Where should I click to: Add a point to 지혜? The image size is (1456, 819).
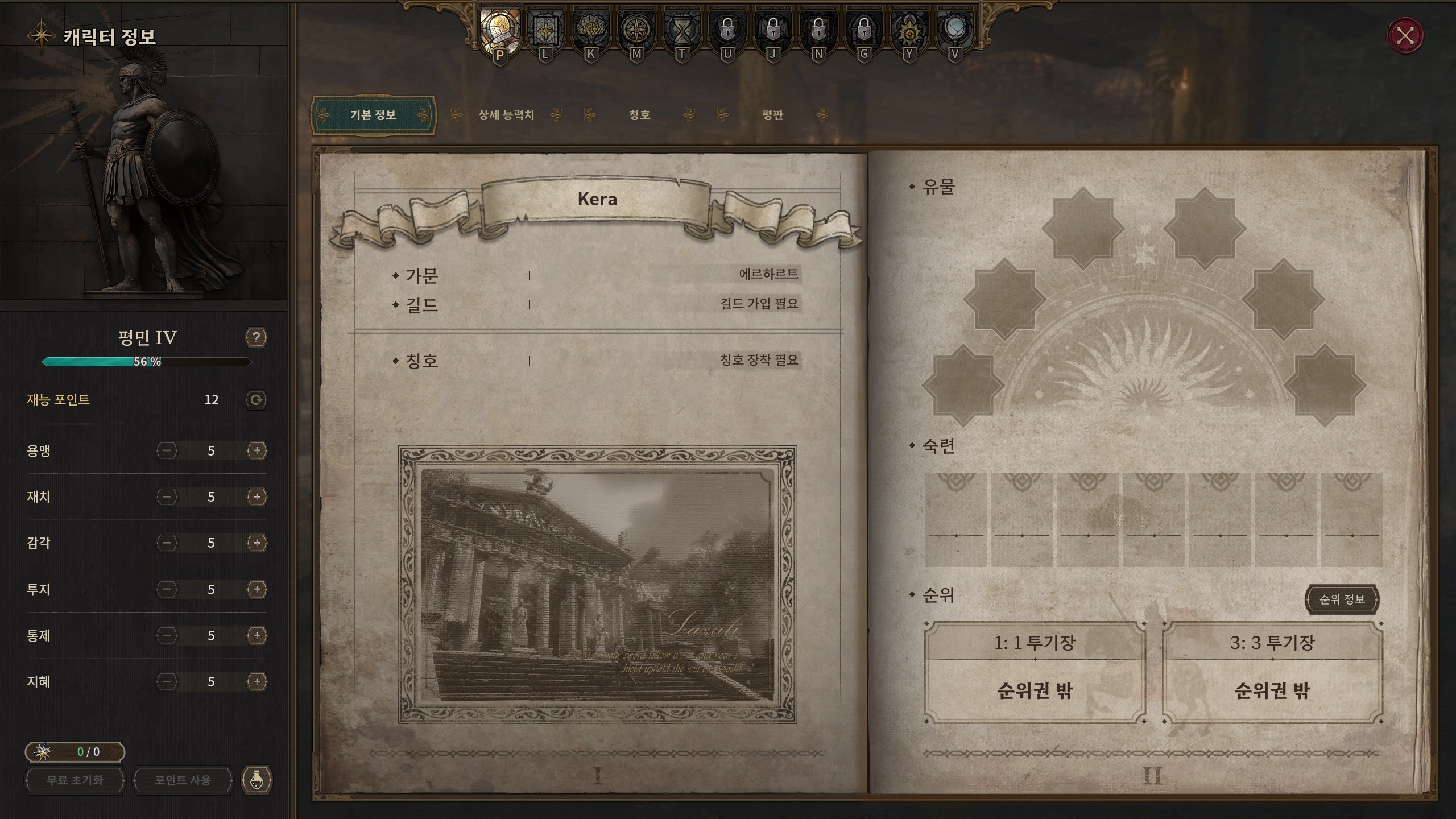(257, 681)
